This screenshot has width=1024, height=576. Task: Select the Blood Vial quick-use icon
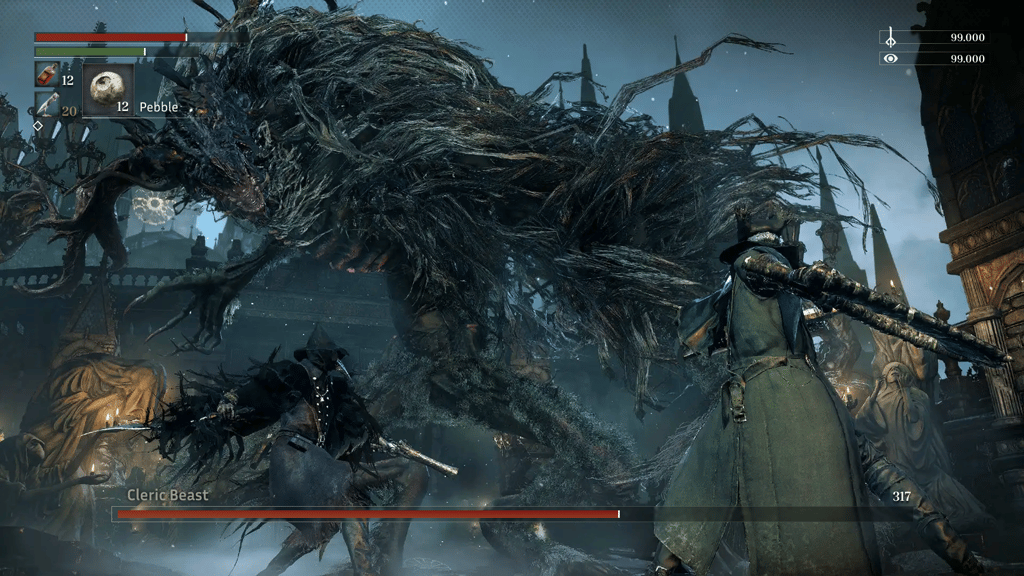pyautogui.click(x=46, y=75)
